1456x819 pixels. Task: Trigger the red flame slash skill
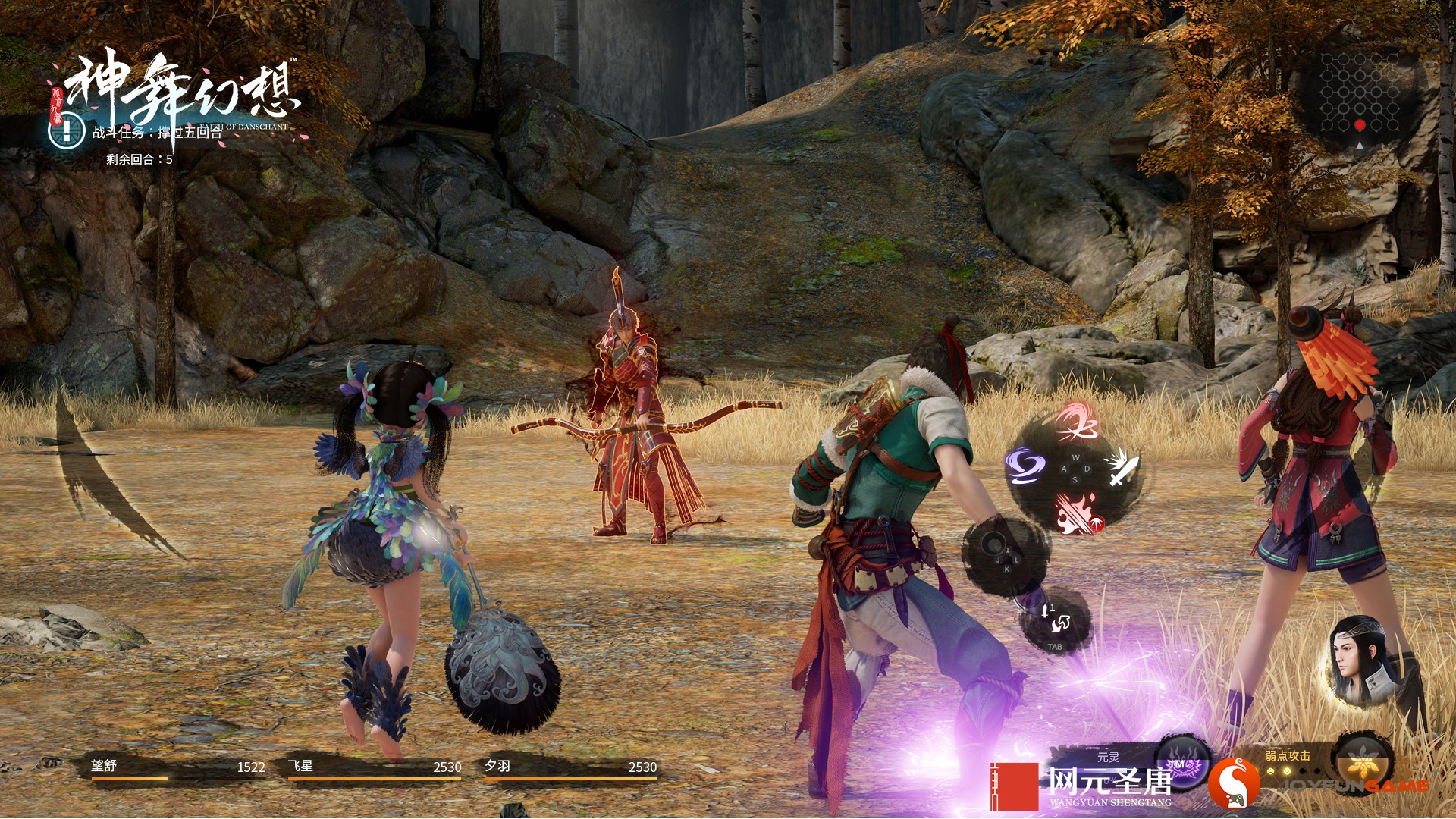[1077, 512]
